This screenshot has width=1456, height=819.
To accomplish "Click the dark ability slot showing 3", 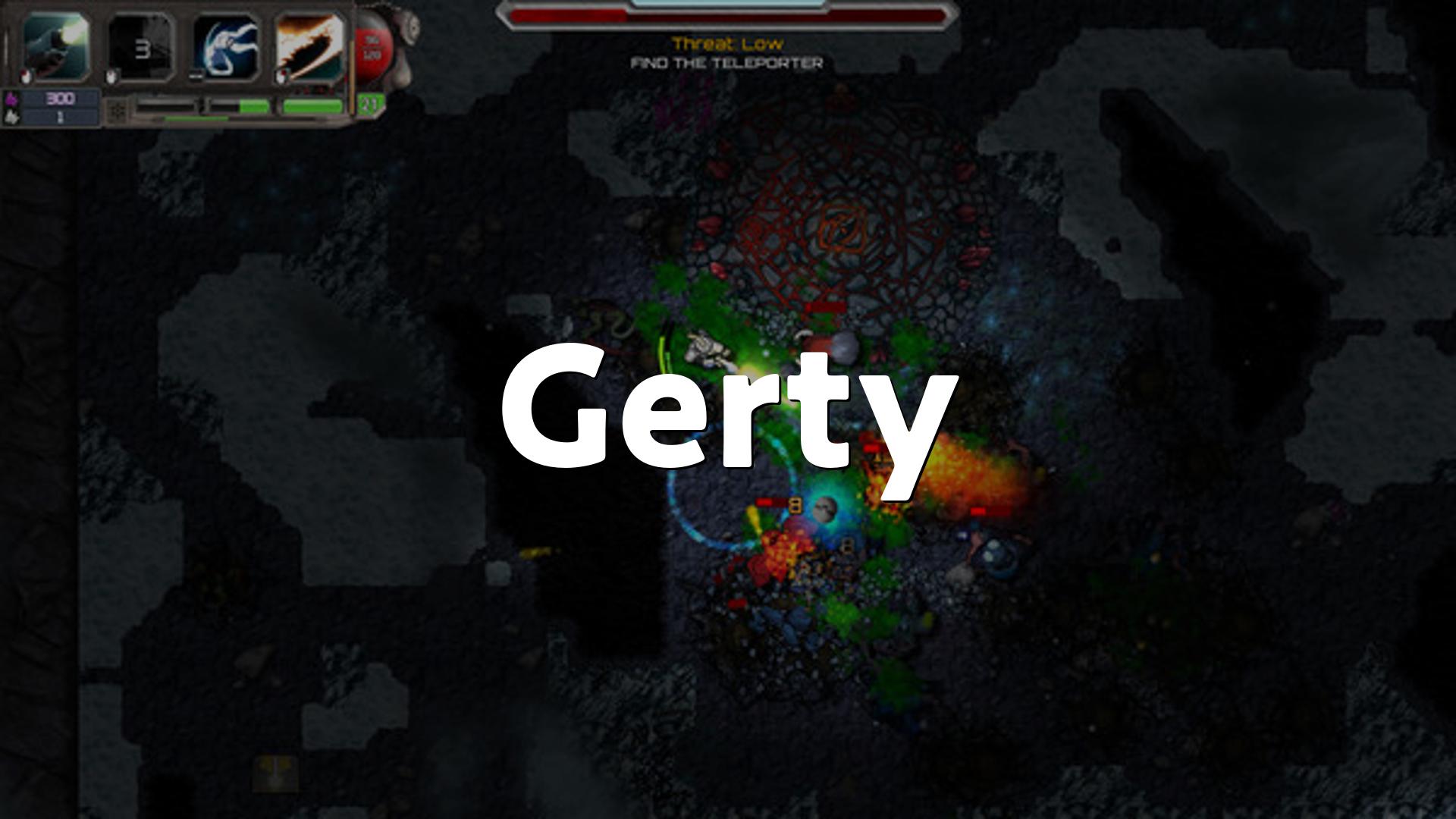I will (x=142, y=47).
